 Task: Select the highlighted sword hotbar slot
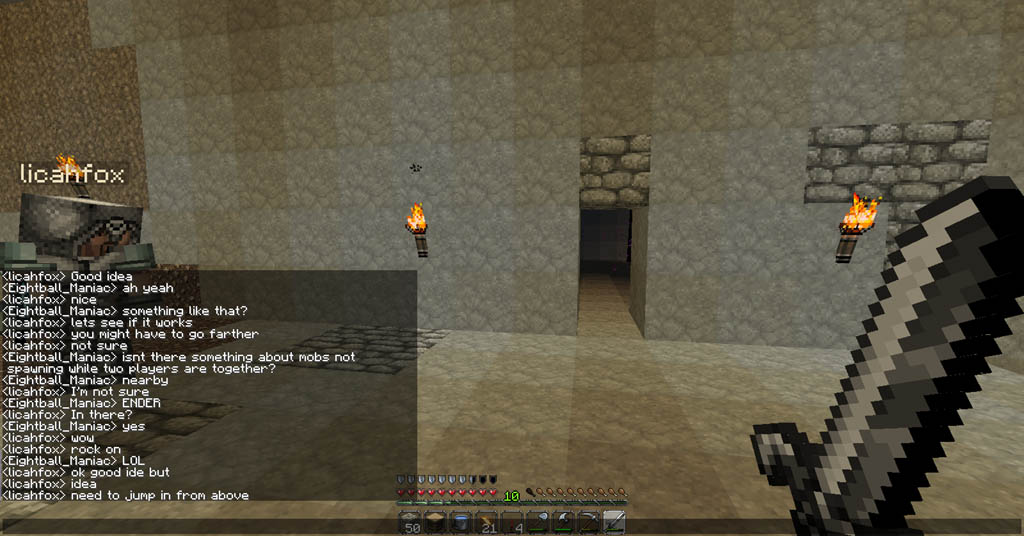point(614,522)
